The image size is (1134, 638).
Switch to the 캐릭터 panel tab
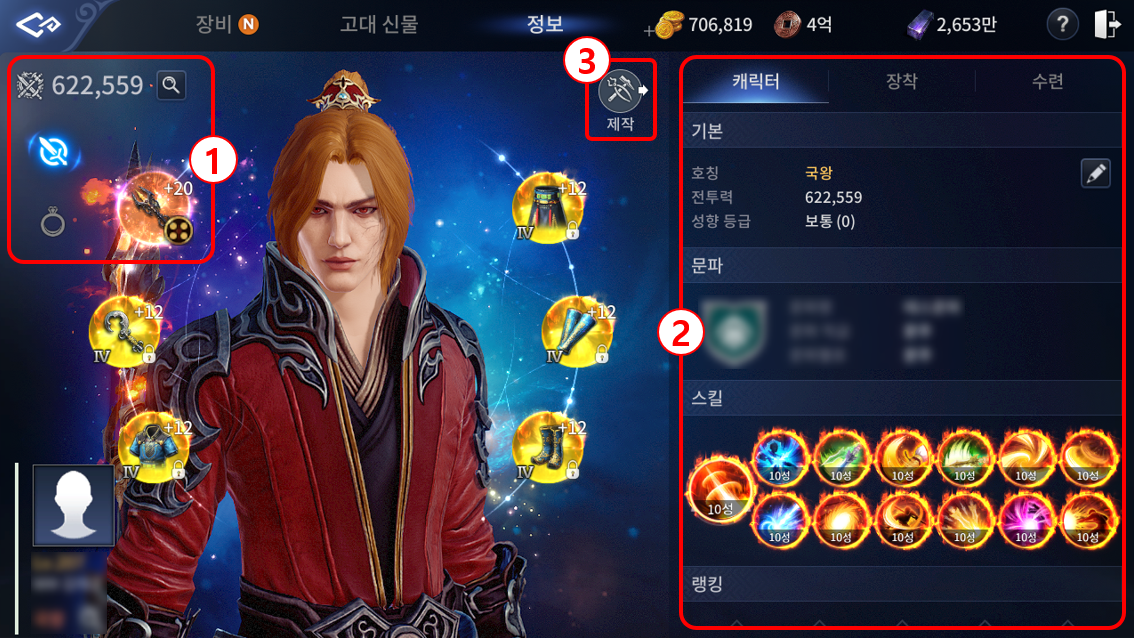tap(757, 82)
